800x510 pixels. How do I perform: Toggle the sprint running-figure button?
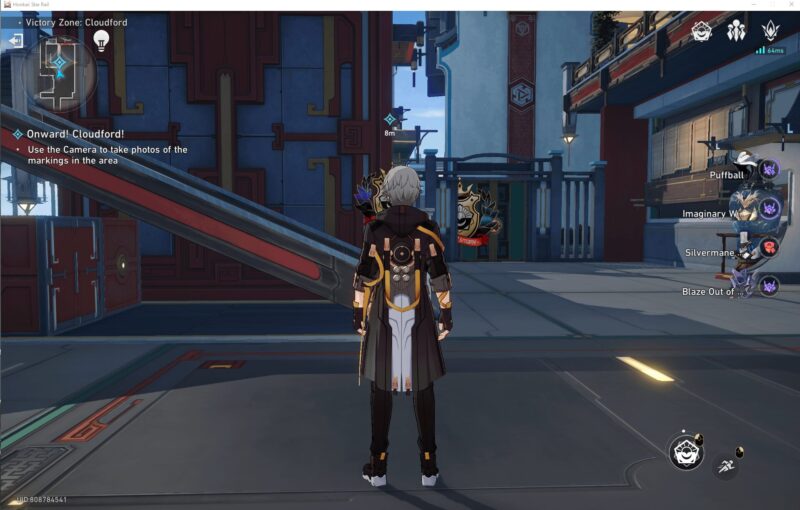coord(726,465)
